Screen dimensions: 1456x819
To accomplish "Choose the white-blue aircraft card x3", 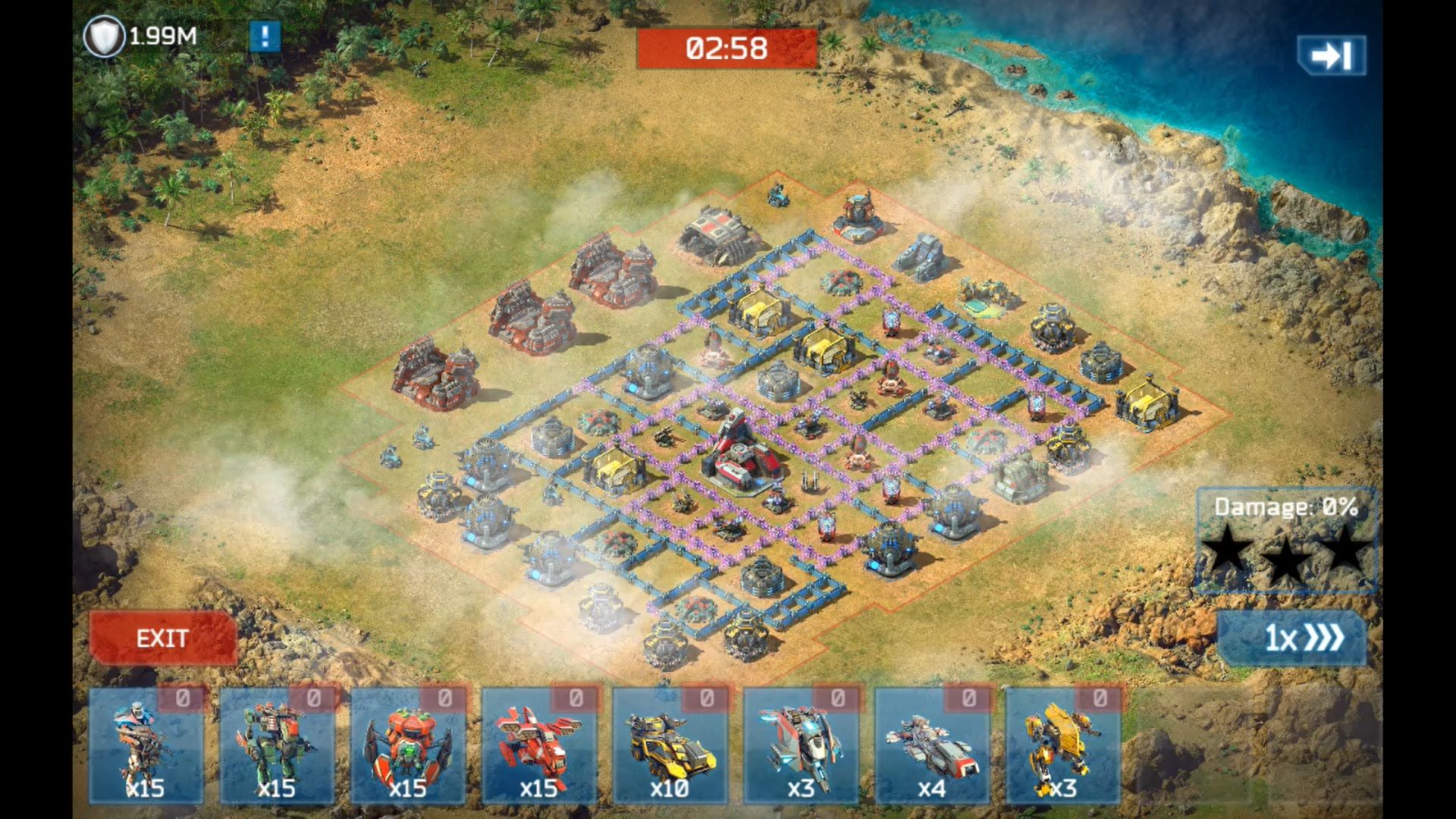I will (x=802, y=745).
